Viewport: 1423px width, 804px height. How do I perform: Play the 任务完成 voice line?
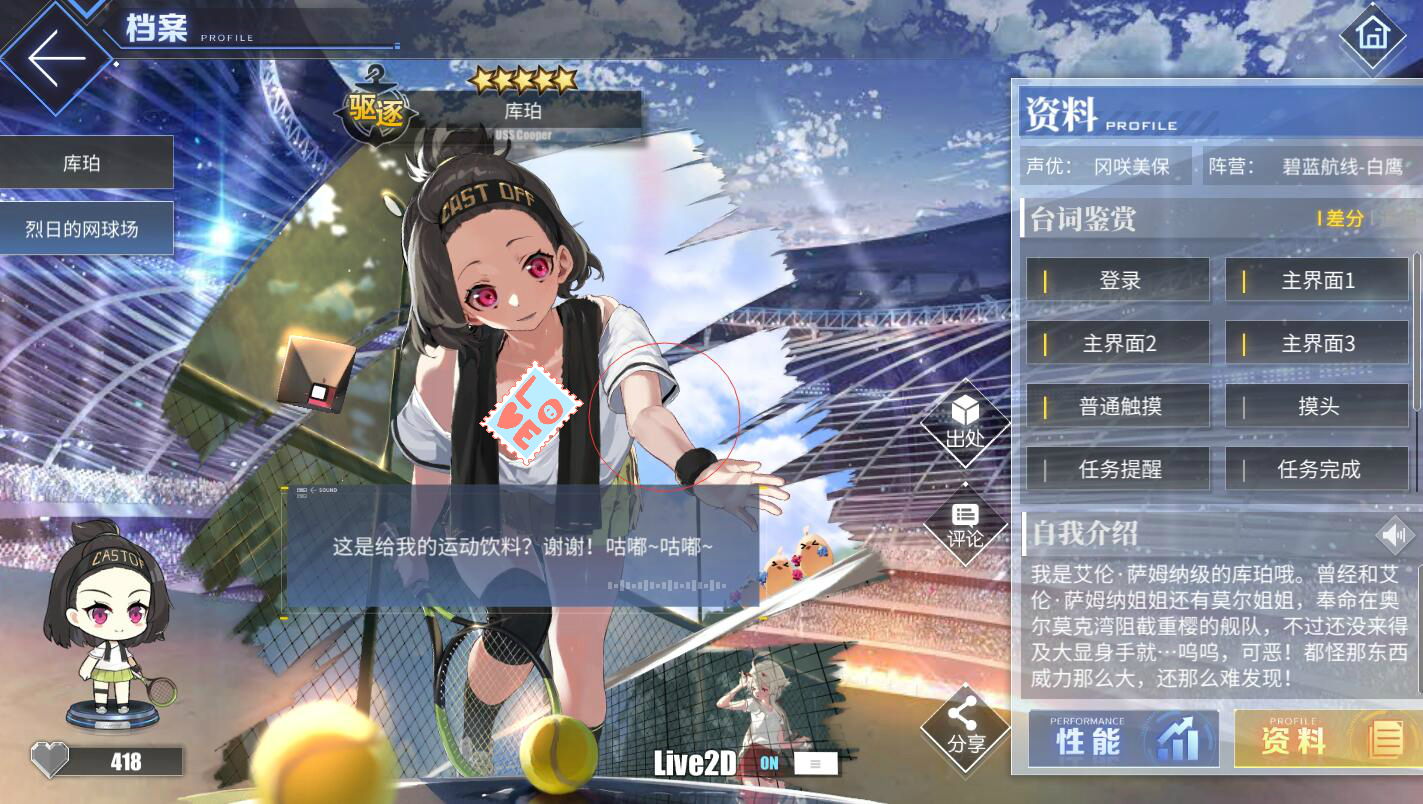click(x=1317, y=469)
